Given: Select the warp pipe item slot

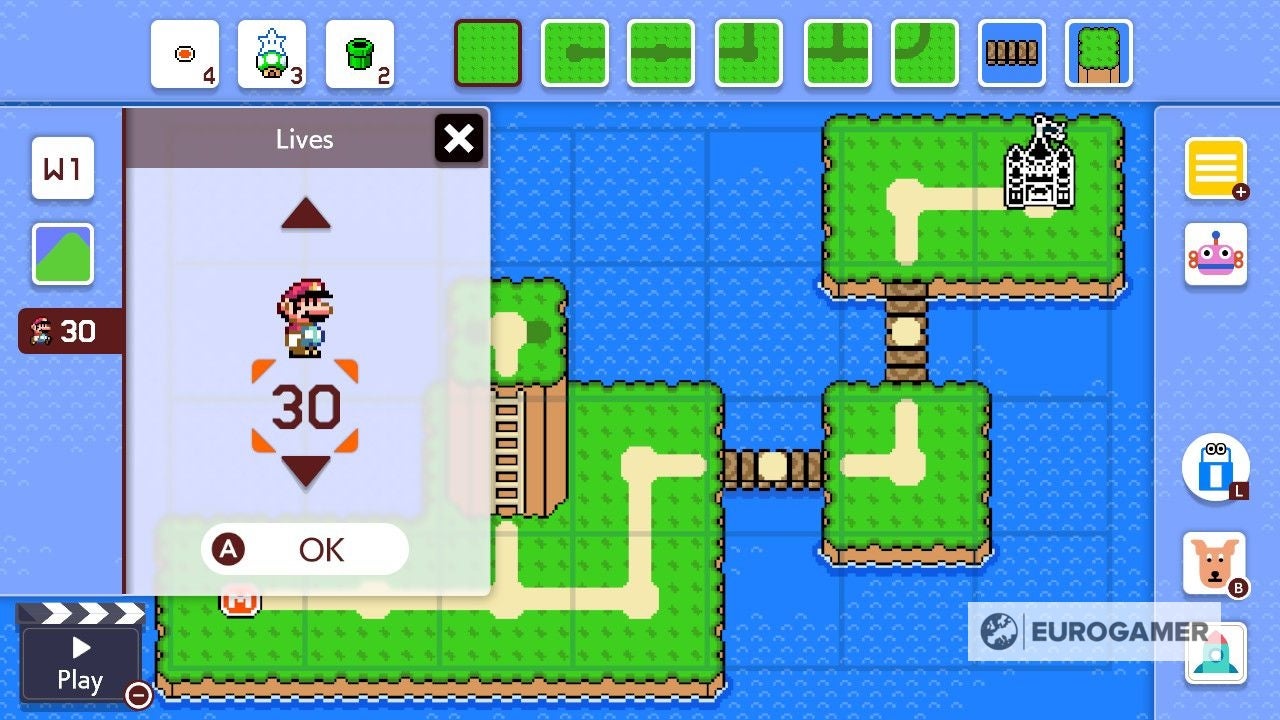Looking at the screenshot, I should (360, 55).
